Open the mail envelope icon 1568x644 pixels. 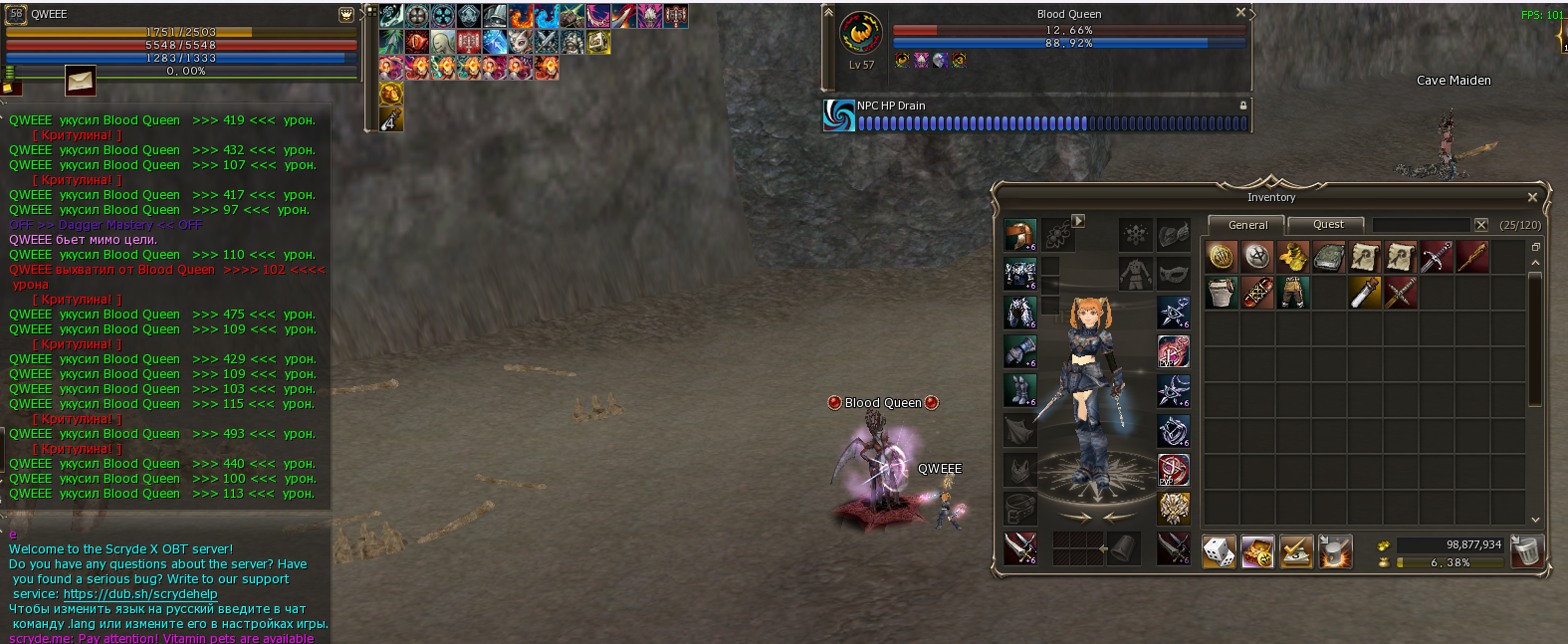tap(81, 81)
